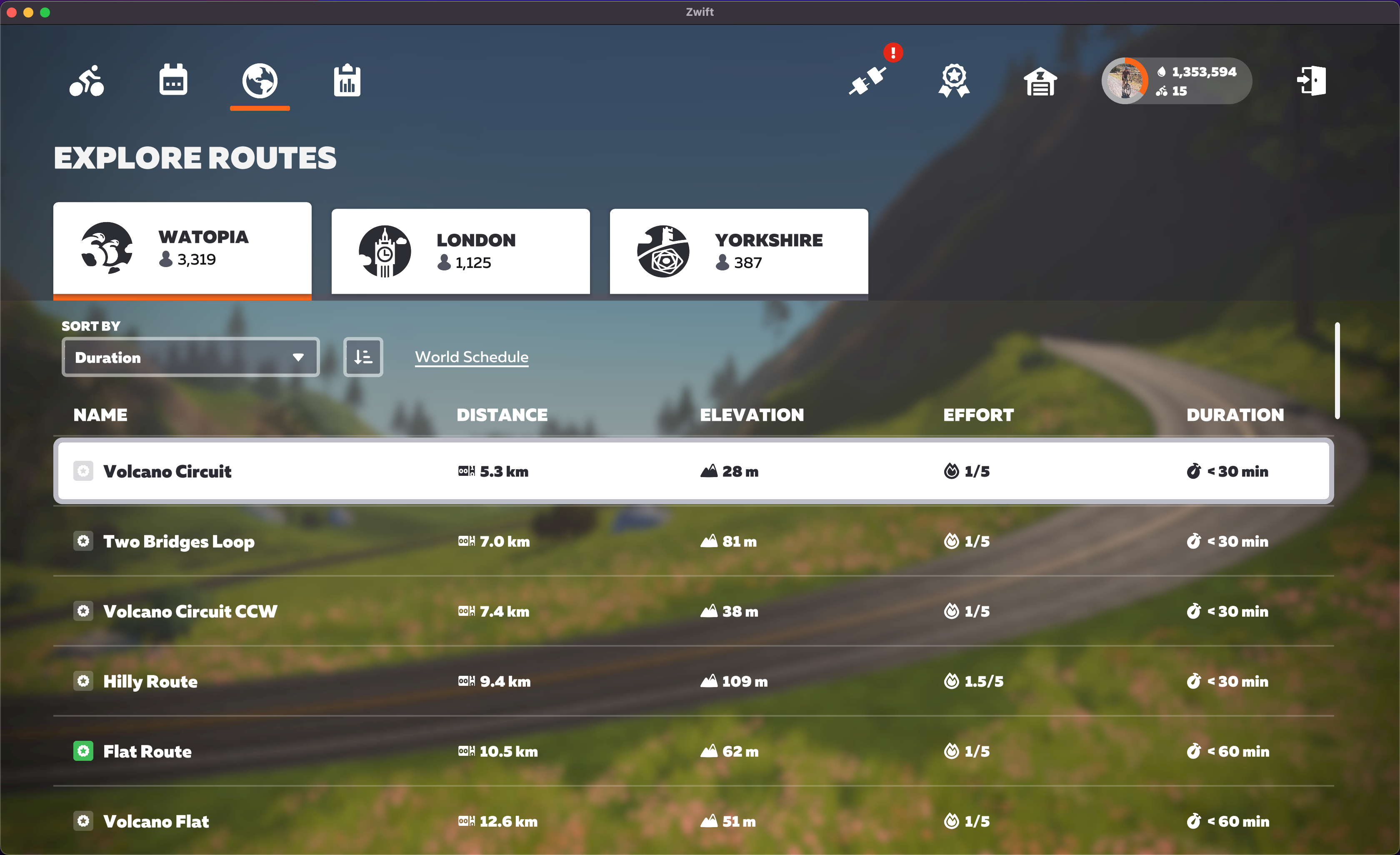Close the Zwift window

11,12
